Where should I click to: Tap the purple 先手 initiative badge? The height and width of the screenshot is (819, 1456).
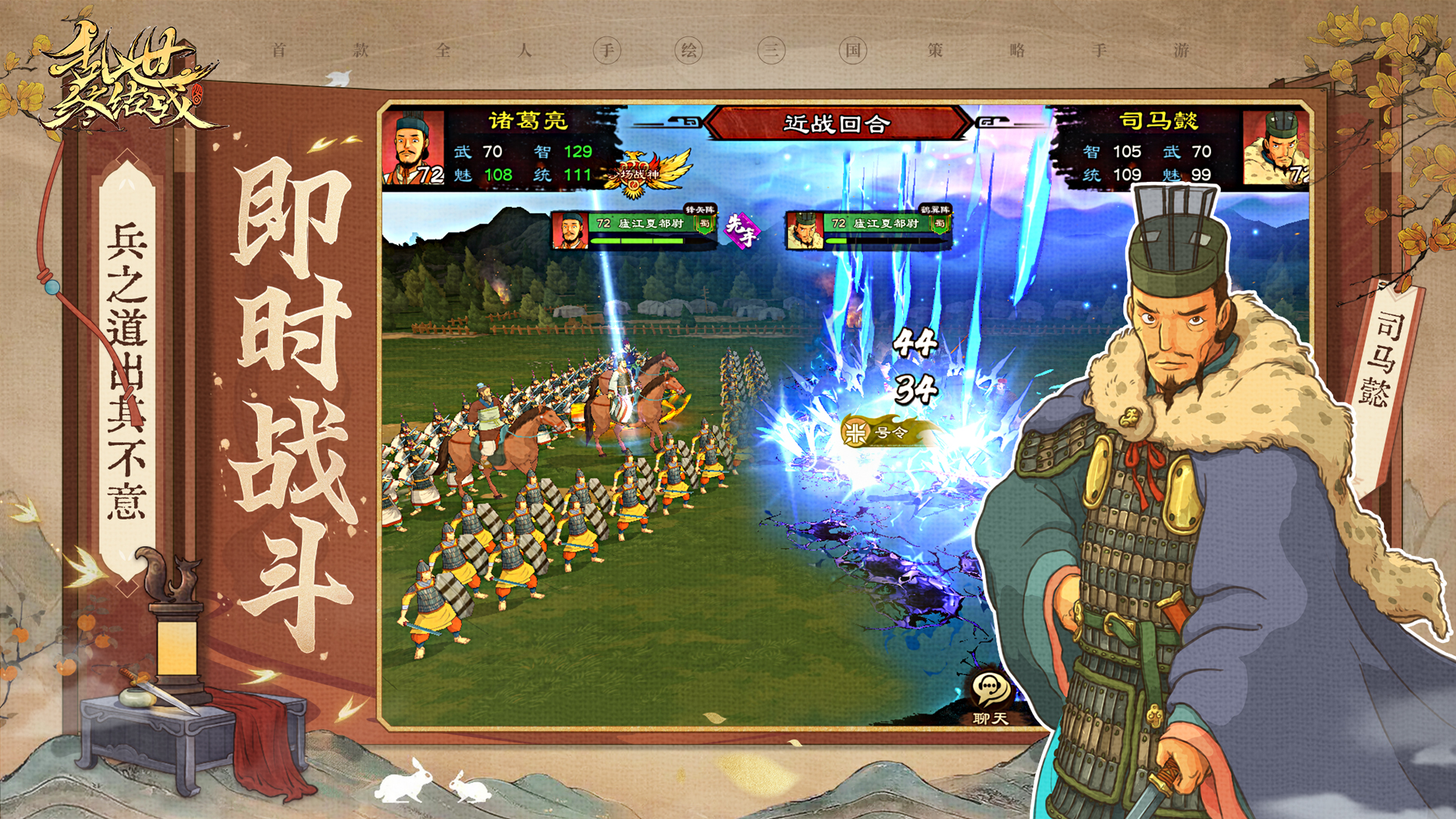740,229
